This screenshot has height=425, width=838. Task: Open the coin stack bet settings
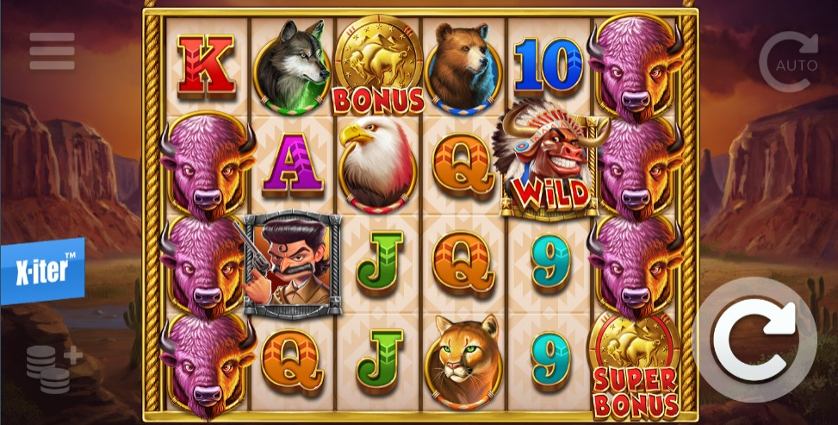52,367
